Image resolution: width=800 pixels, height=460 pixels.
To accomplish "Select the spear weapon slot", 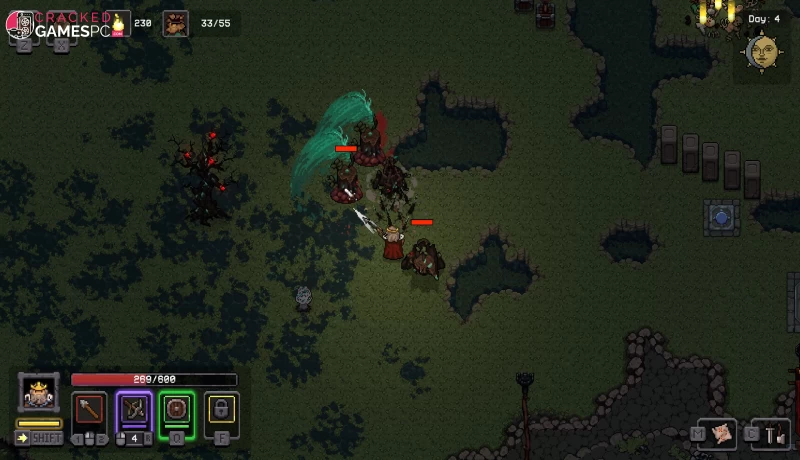I will 89,409.
